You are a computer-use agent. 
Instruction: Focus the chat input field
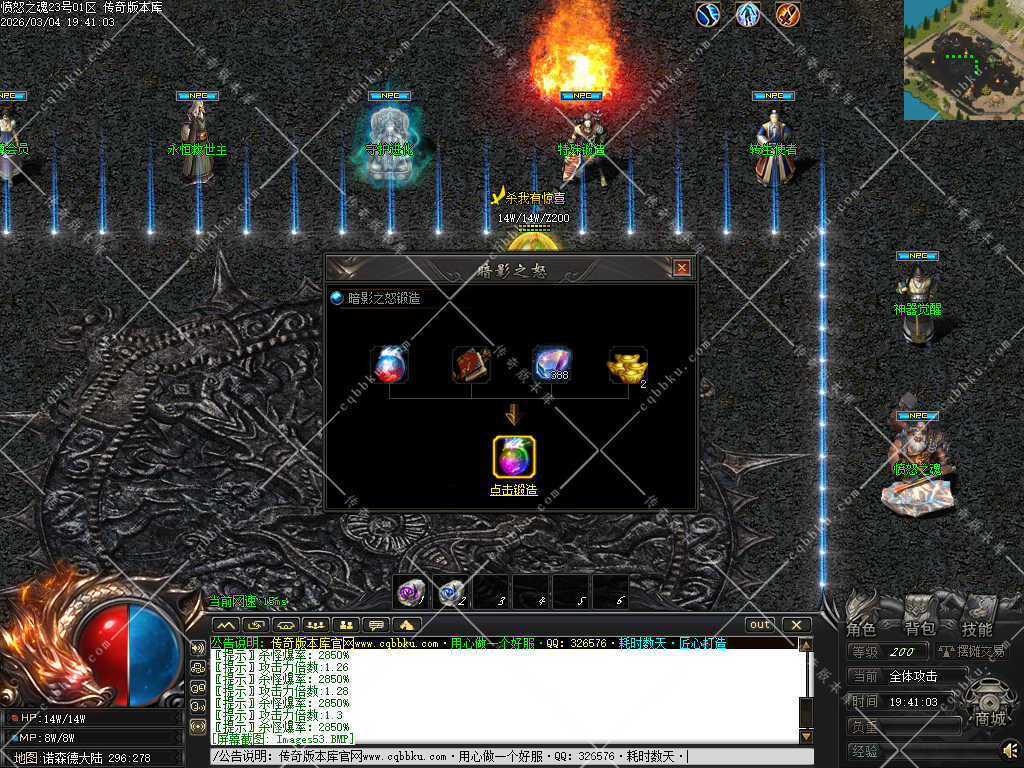pos(500,757)
